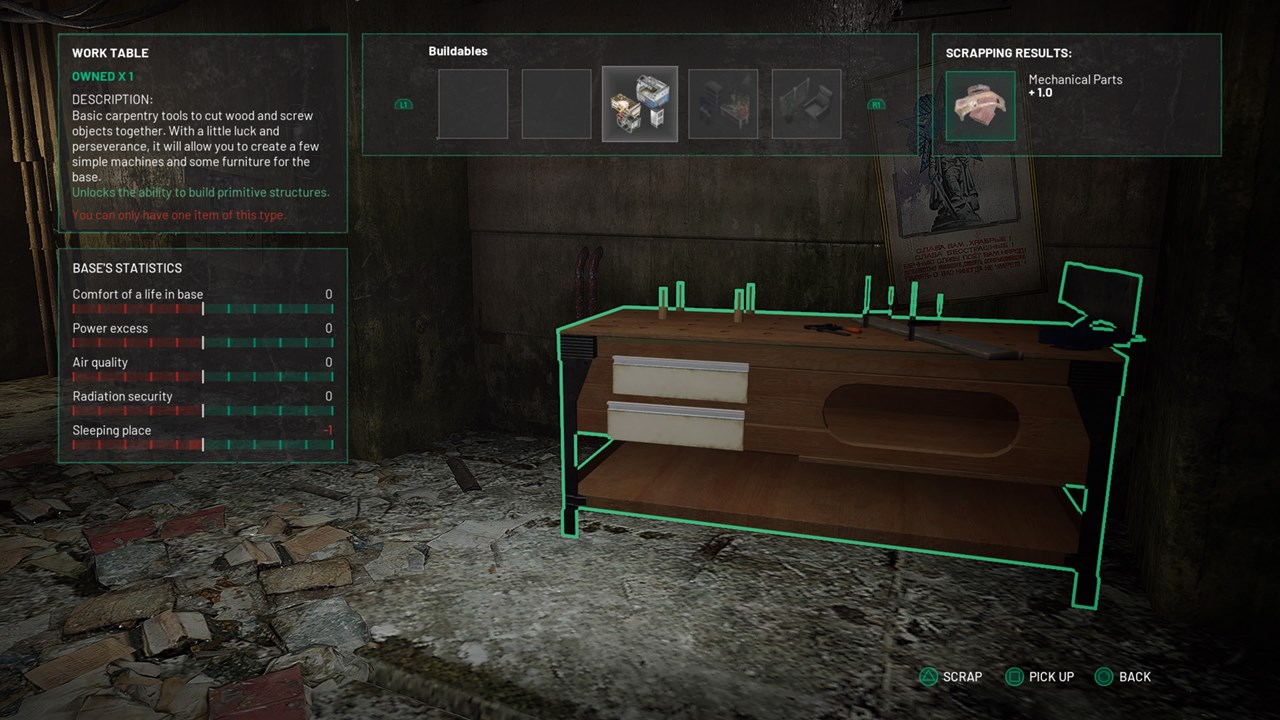The height and width of the screenshot is (720, 1280).
Task: Pick the dimmed armchair buildables category
Action: (806, 104)
